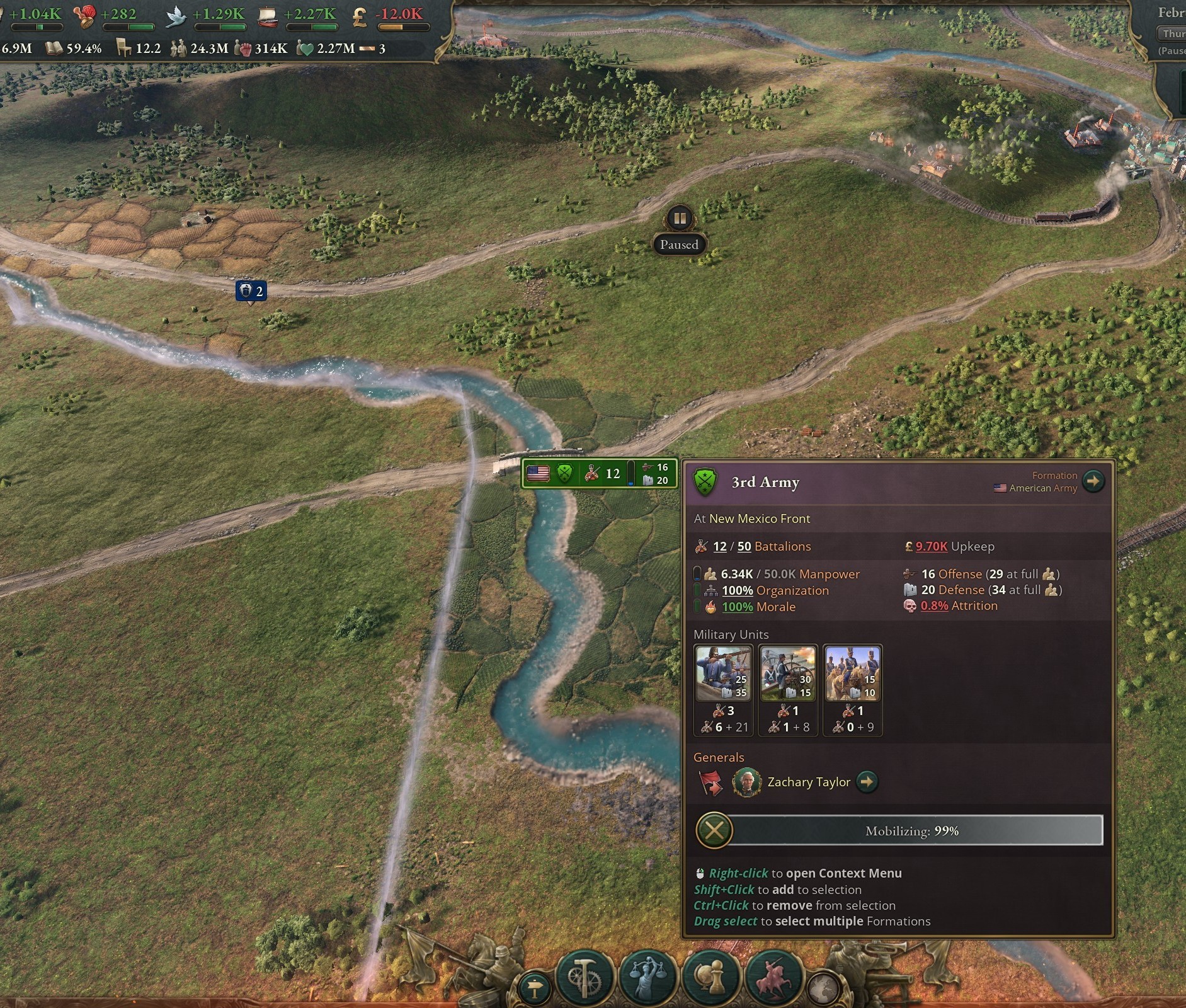Open Formation details via green arrow
1186x1008 pixels.
[x=1095, y=481]
